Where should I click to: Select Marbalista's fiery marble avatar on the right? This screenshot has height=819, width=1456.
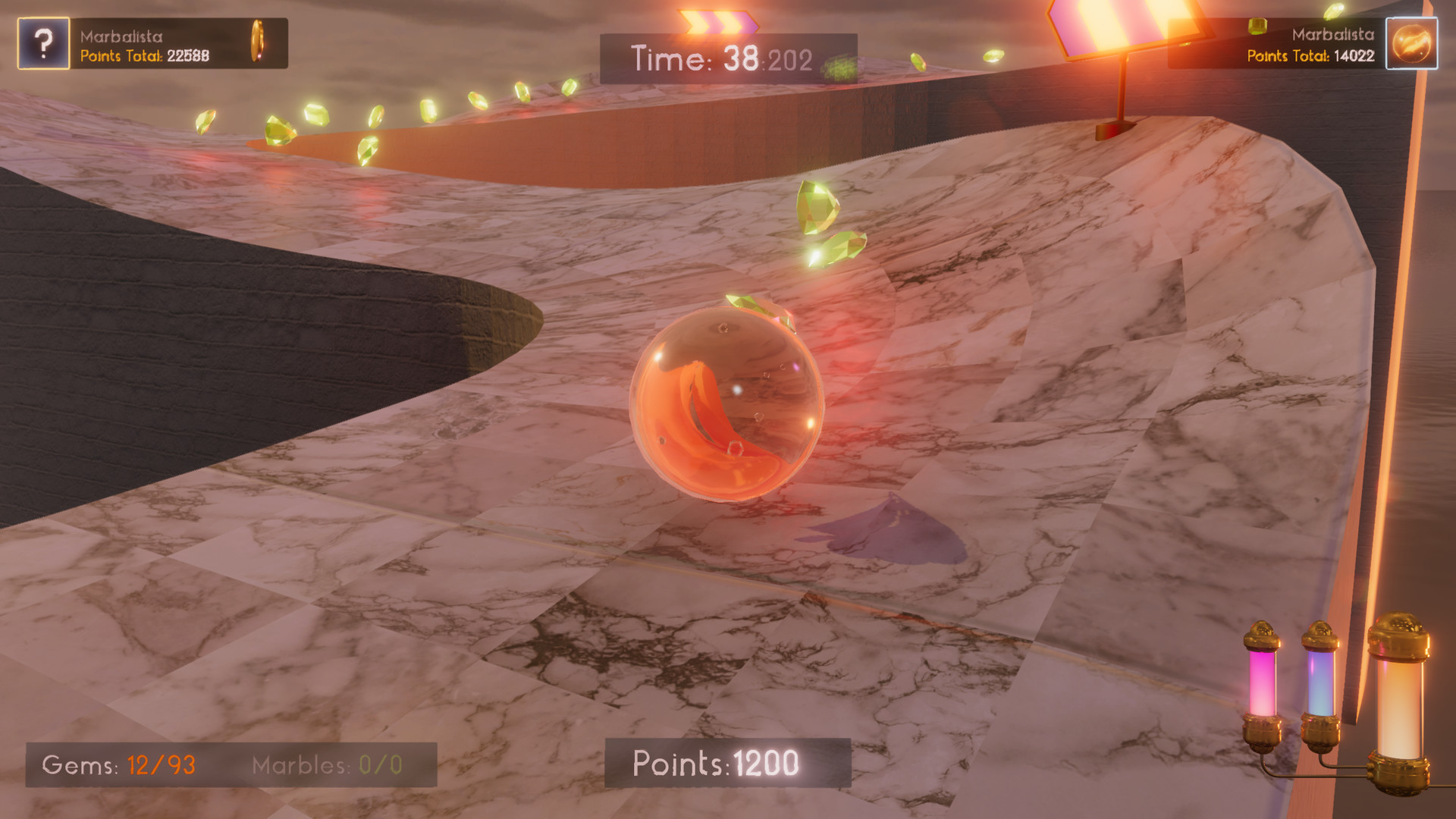(x=1412, y=43)
